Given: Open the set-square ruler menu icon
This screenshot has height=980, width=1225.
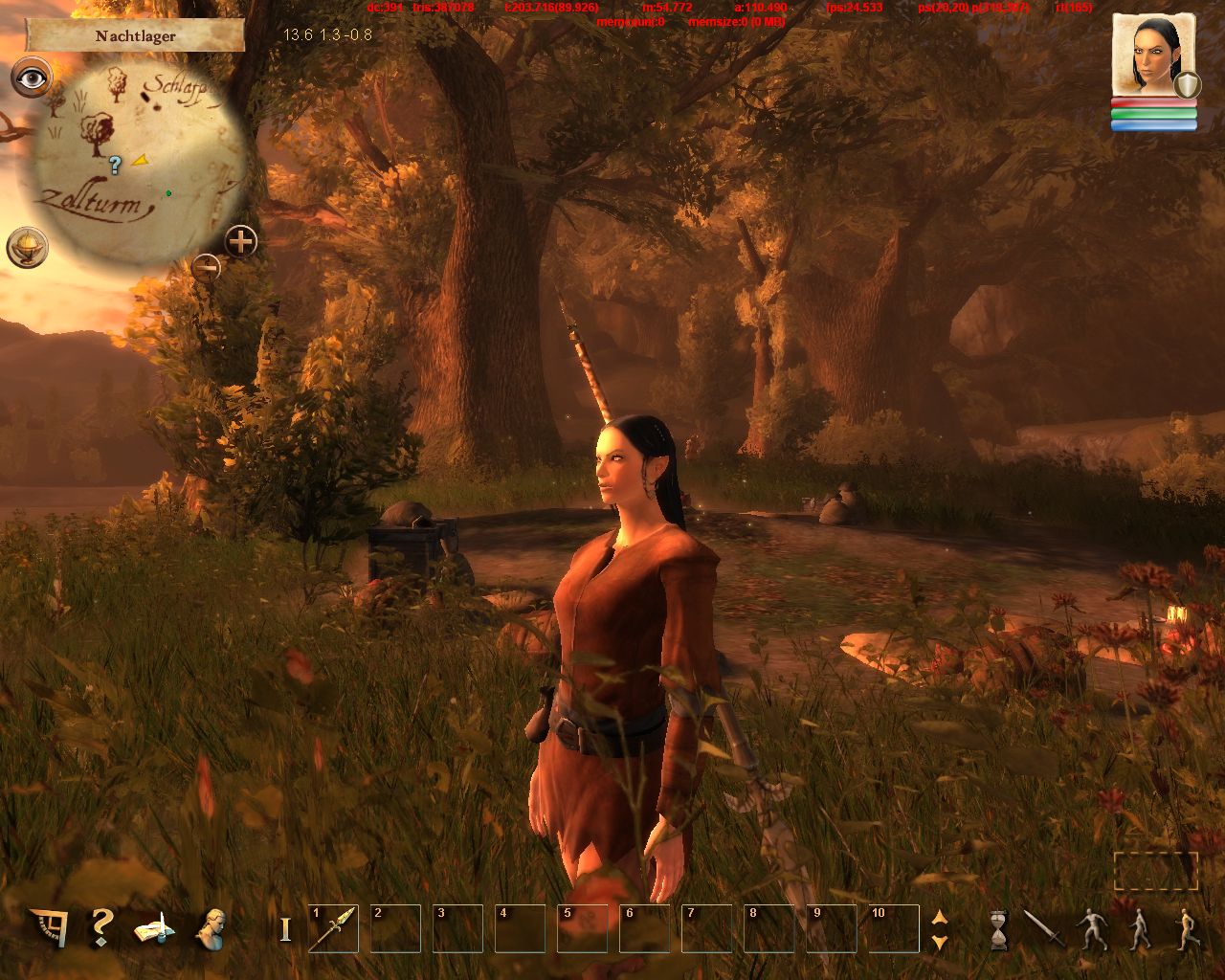Looking at the screenshot, I should pyautogui.click(x=49, y=928).
